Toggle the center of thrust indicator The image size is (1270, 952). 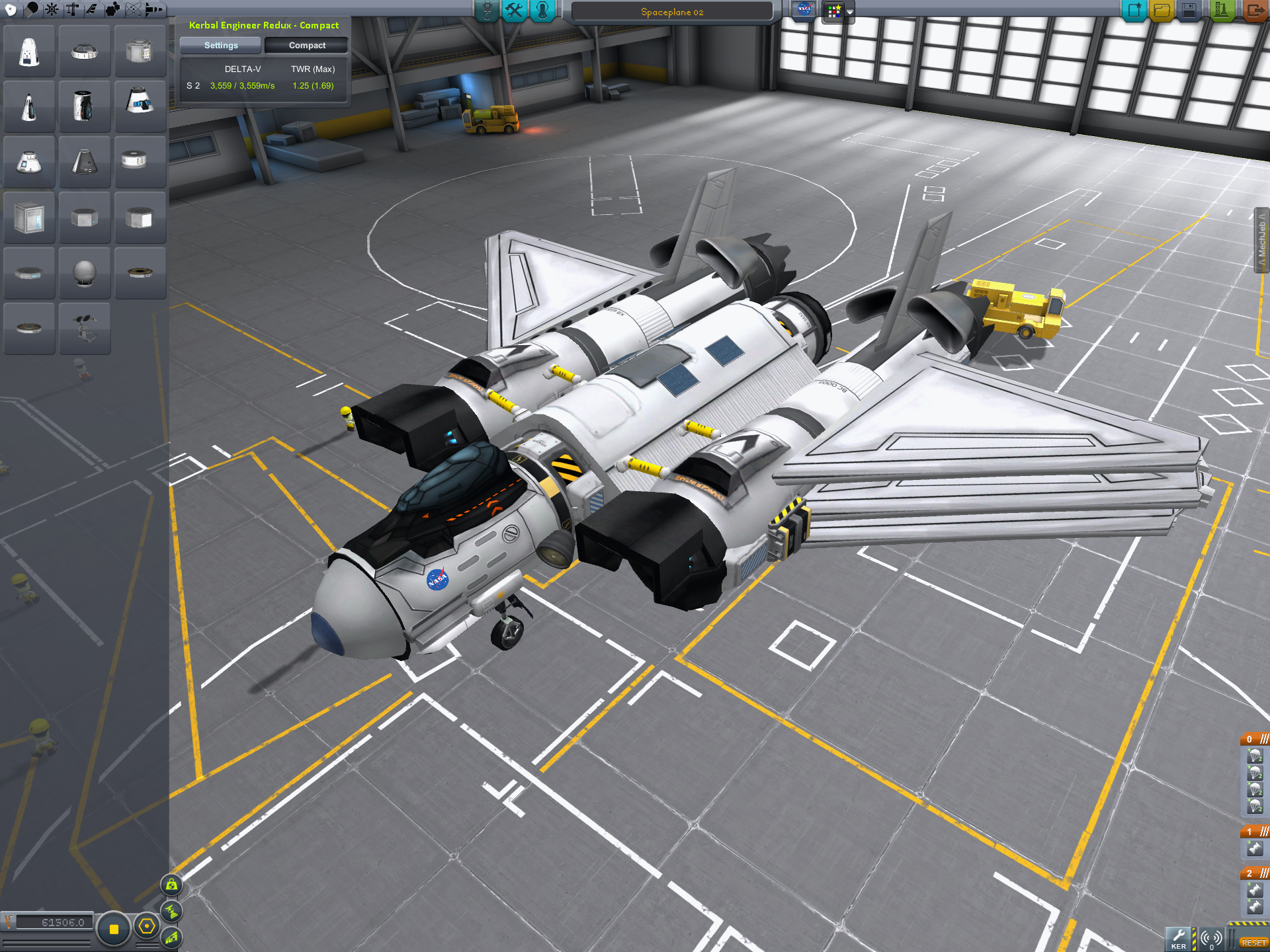click(172, 912)
